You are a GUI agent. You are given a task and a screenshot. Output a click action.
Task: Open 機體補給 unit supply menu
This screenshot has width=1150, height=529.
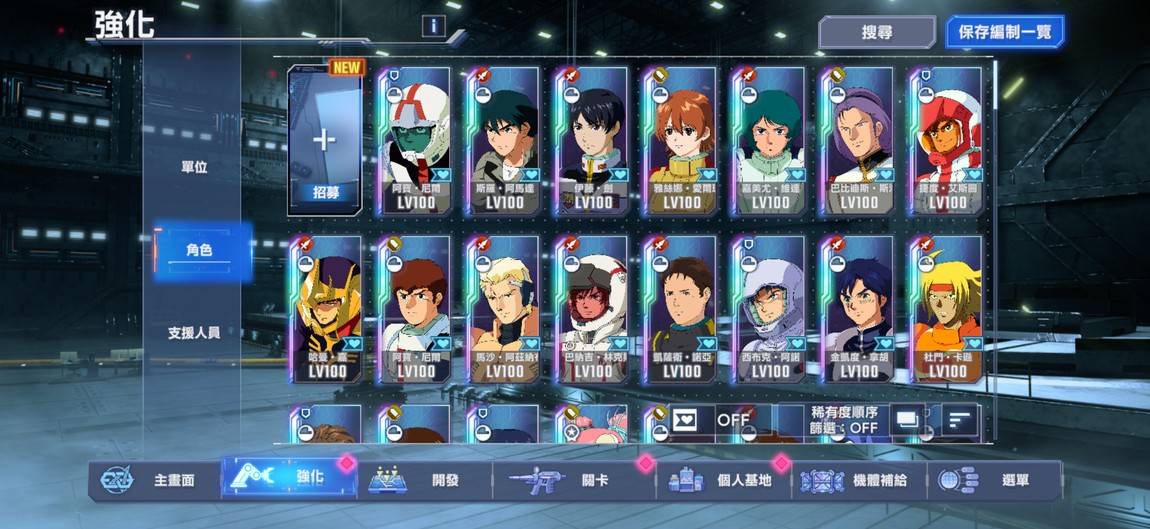click(858, 480)
